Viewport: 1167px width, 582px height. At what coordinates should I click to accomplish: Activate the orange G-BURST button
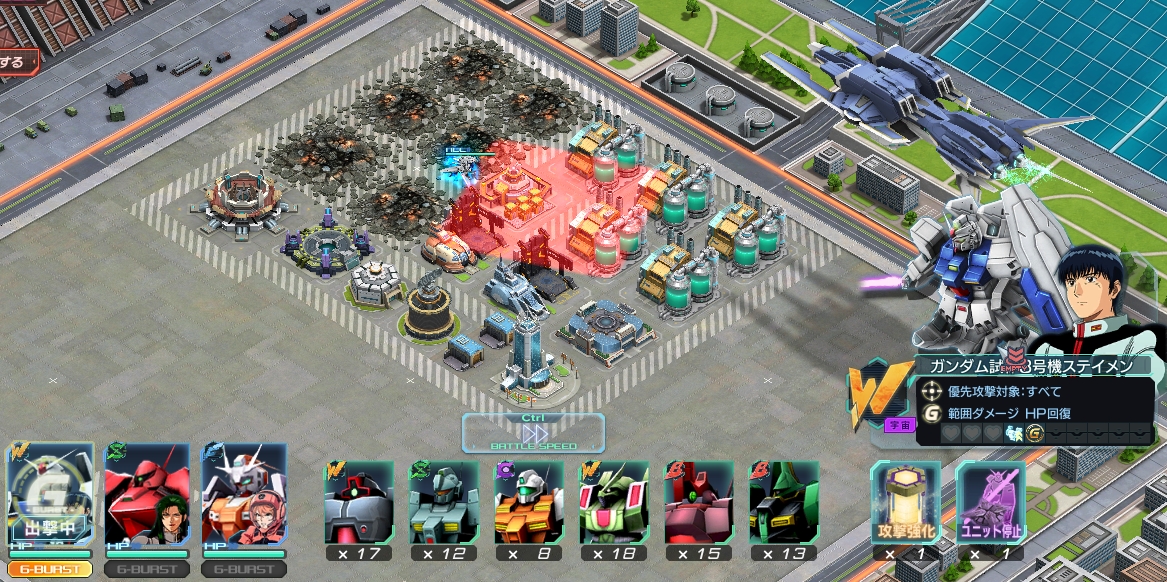coord(50,569)
